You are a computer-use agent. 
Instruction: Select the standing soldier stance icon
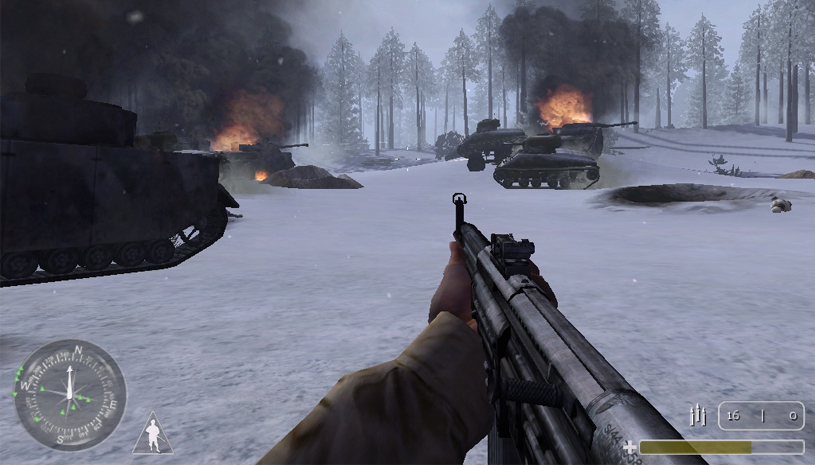coord(152,435)
